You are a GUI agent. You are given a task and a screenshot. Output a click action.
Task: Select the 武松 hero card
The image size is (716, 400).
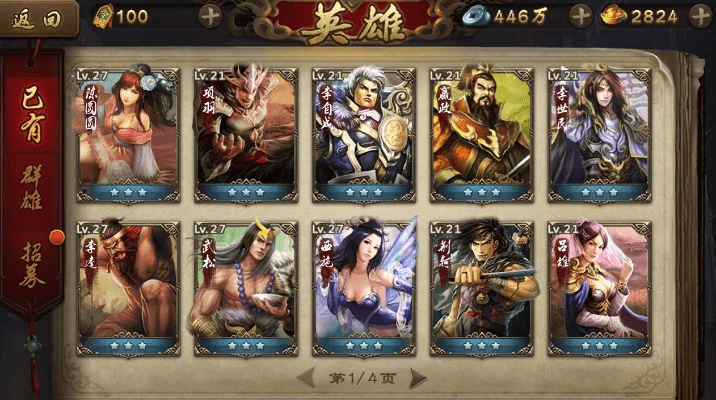(x=245, y=288)
